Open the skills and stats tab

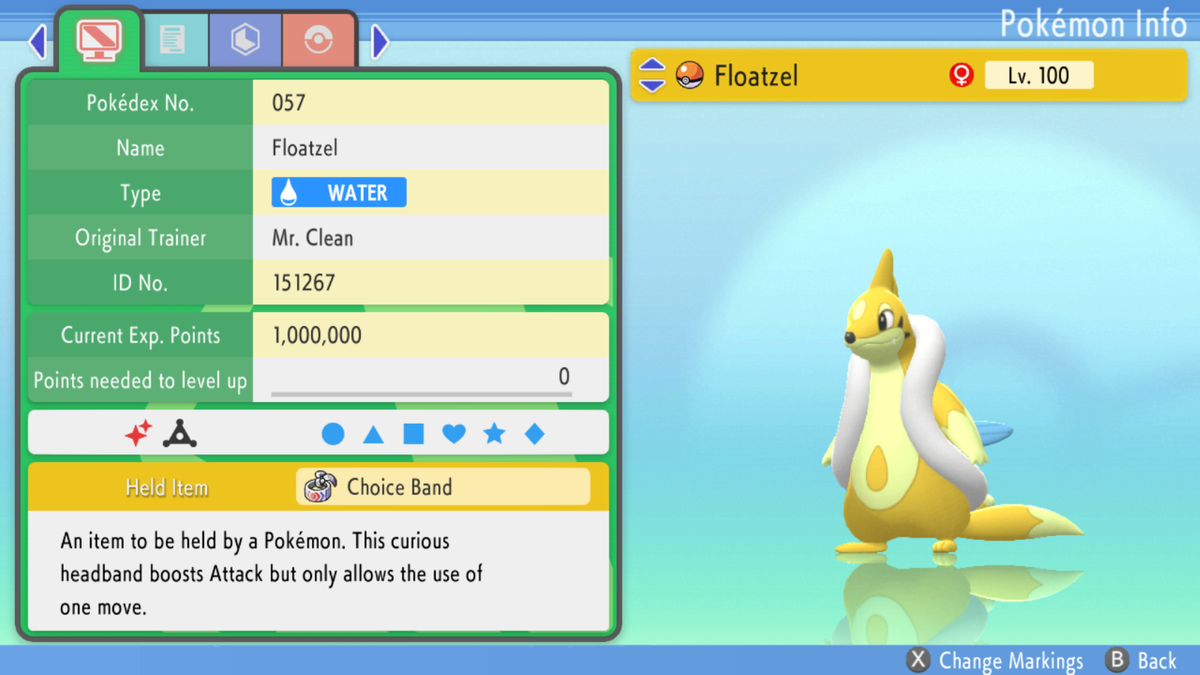pyautogui.click(x=245, y=41)
